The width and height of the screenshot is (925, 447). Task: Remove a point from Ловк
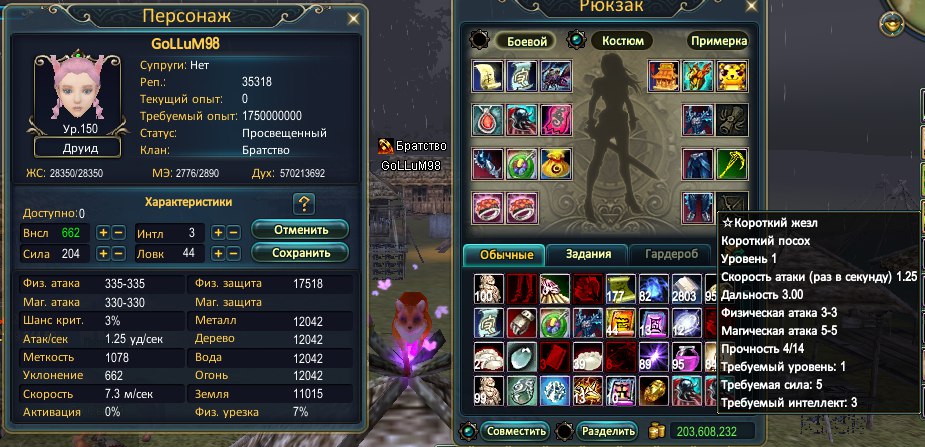234,254
